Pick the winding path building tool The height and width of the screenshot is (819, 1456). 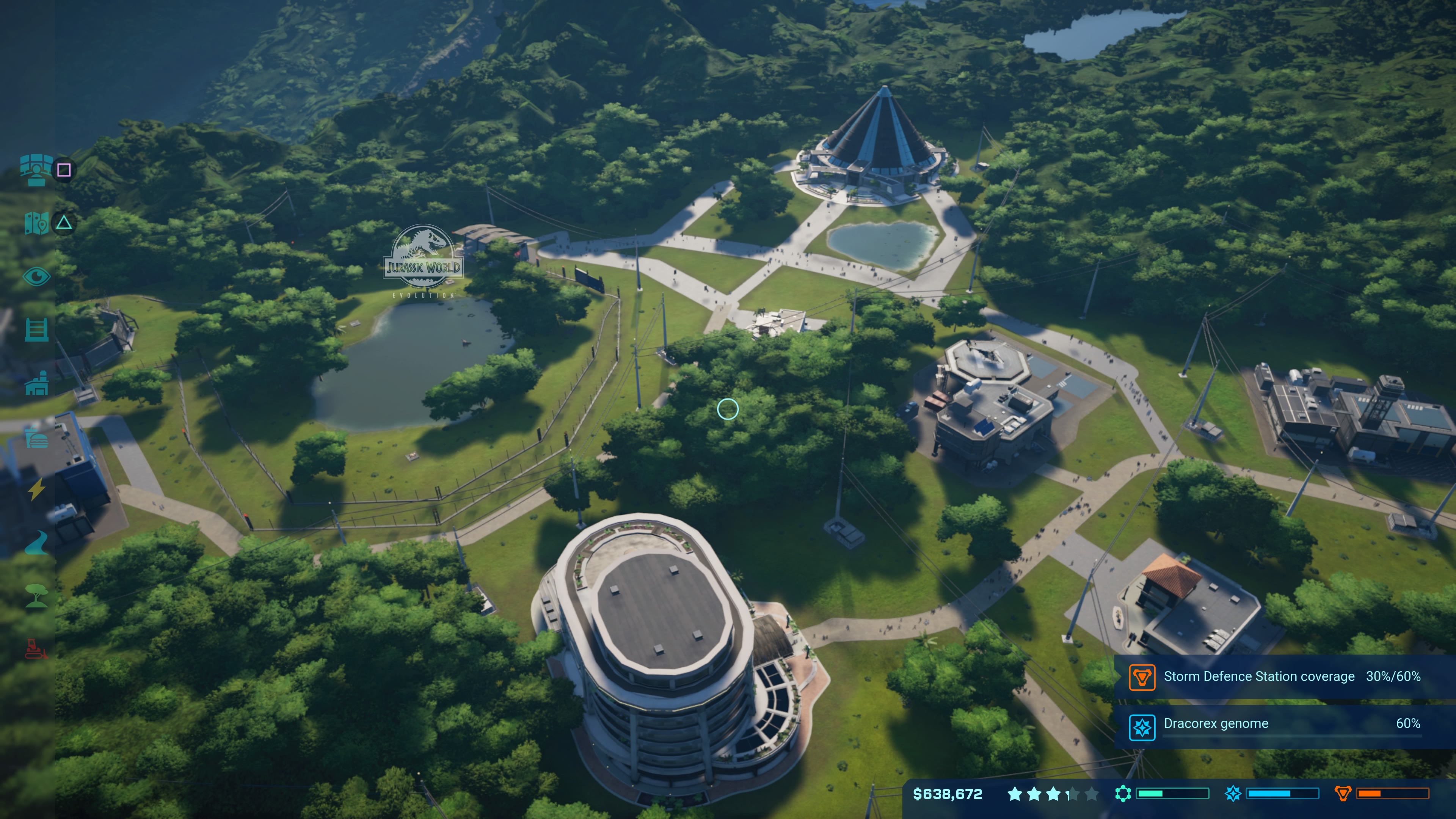(36, 543)
